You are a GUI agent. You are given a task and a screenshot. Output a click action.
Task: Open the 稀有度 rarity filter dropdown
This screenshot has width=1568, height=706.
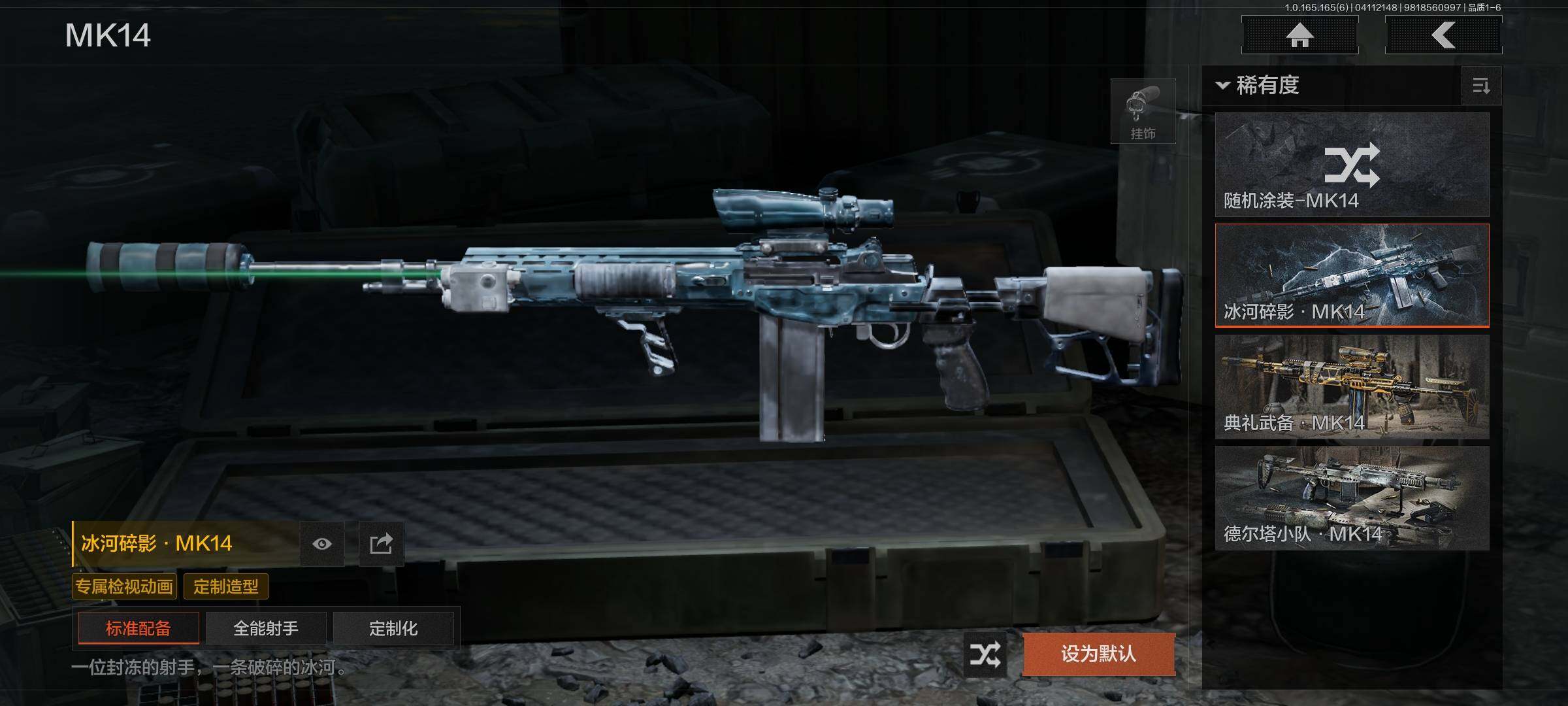1258,86
